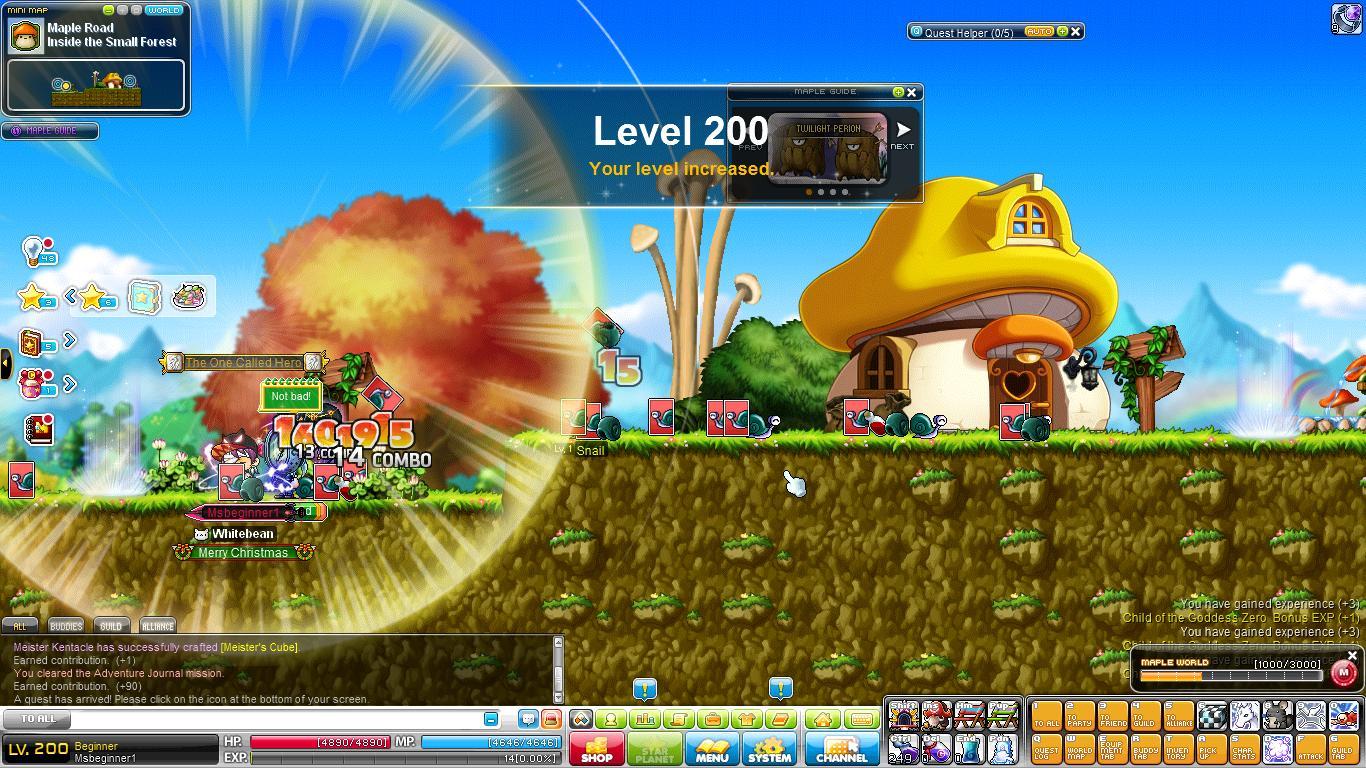Expand the chevron beside the candy jar event icon
The width and height of the screenshot is (1366, 768).
click(69, 382)
